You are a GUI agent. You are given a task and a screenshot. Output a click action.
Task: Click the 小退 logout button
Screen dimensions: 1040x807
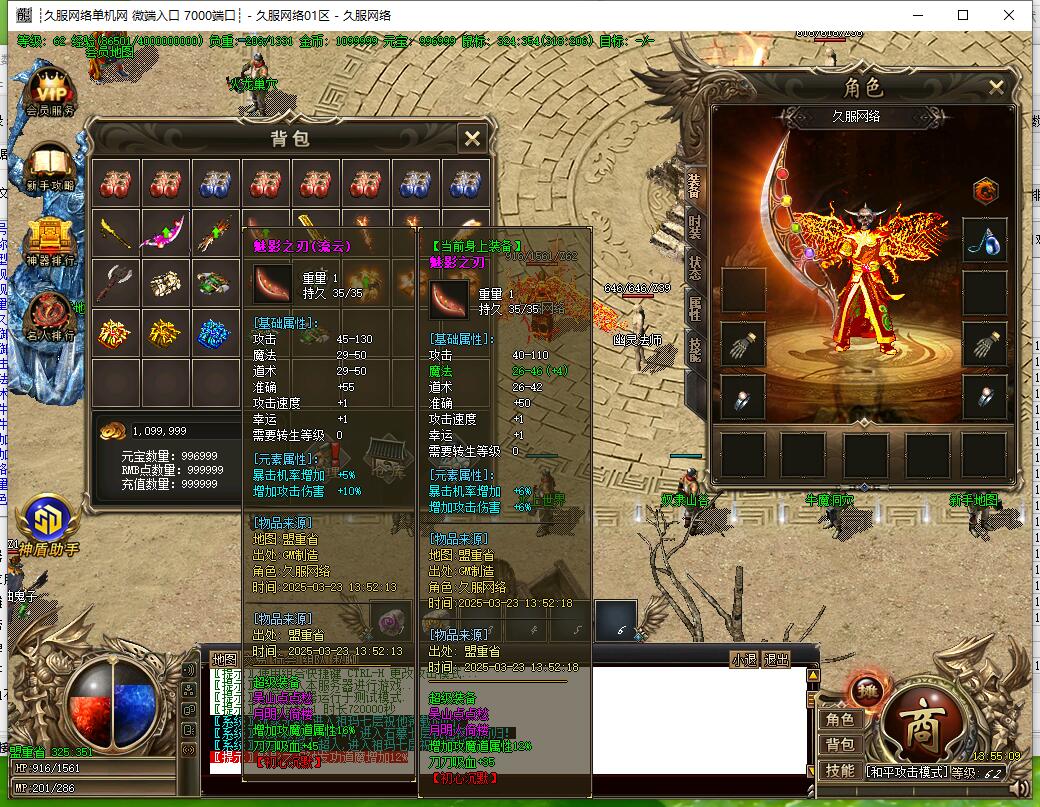744,659
